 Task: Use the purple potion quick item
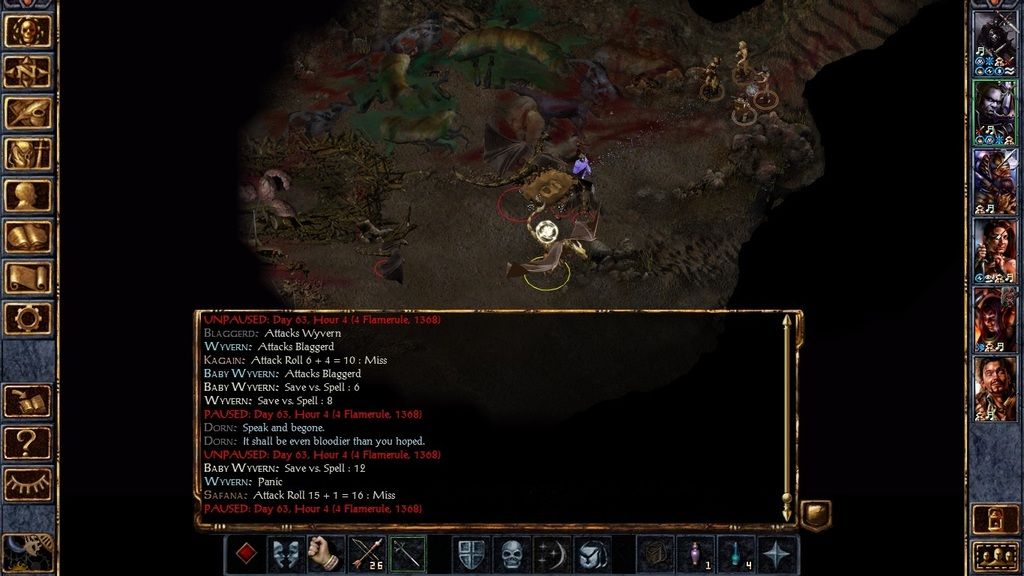(x=696, y=554)
